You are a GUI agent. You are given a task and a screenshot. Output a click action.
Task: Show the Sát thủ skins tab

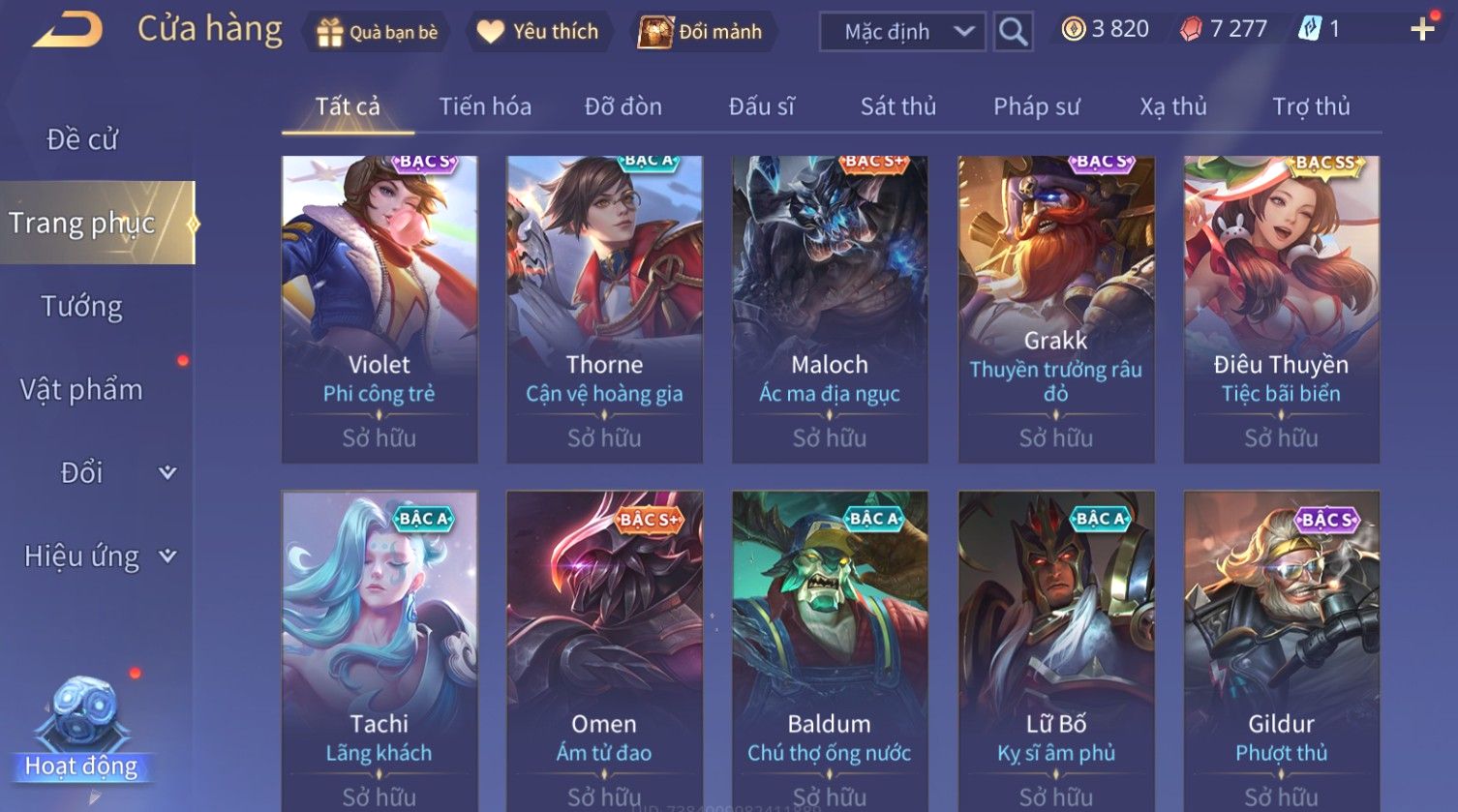tap(898, 106)
